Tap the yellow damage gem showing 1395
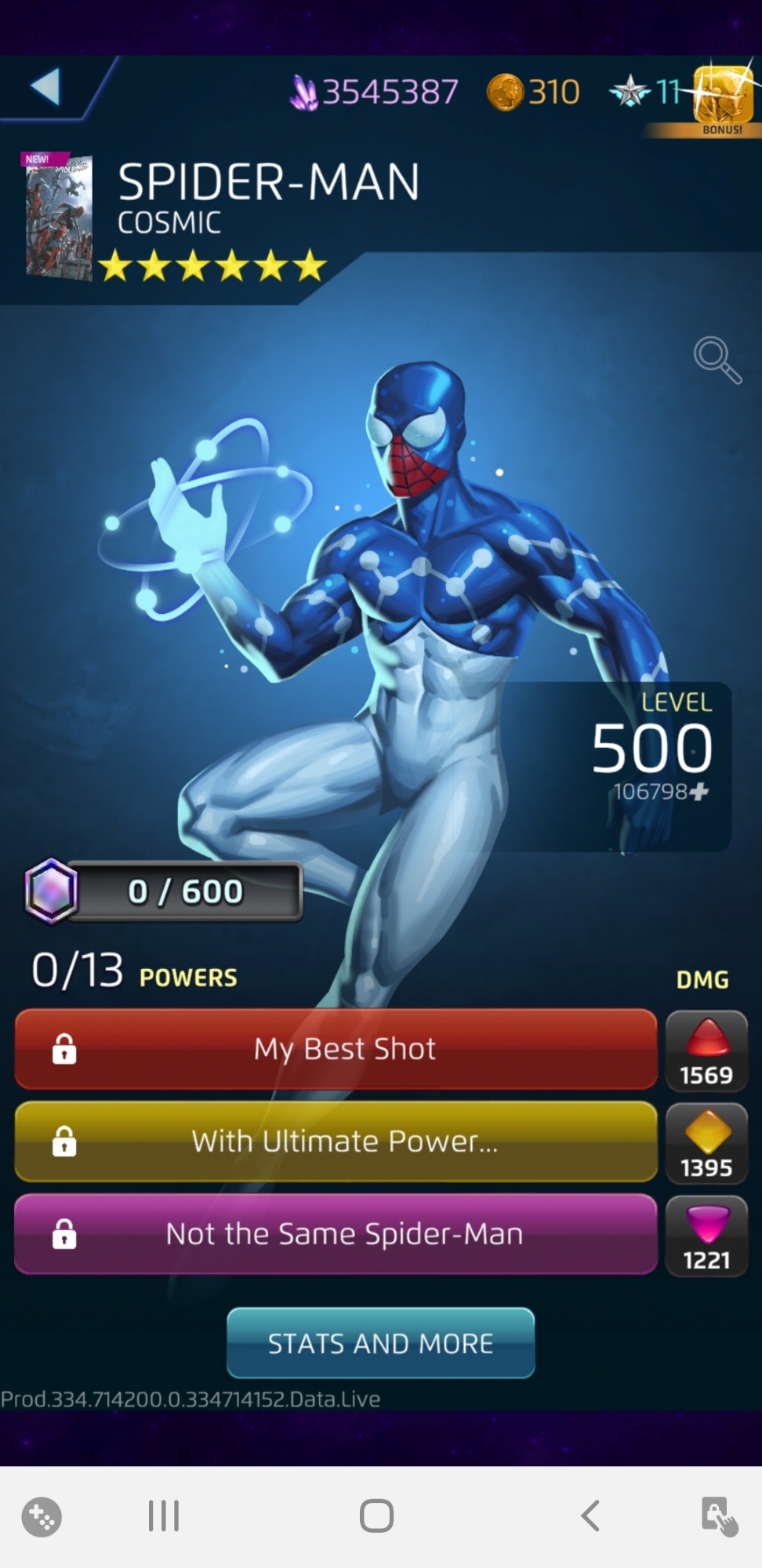This screenshot has height=1568, width=762. pos(706,1143)
